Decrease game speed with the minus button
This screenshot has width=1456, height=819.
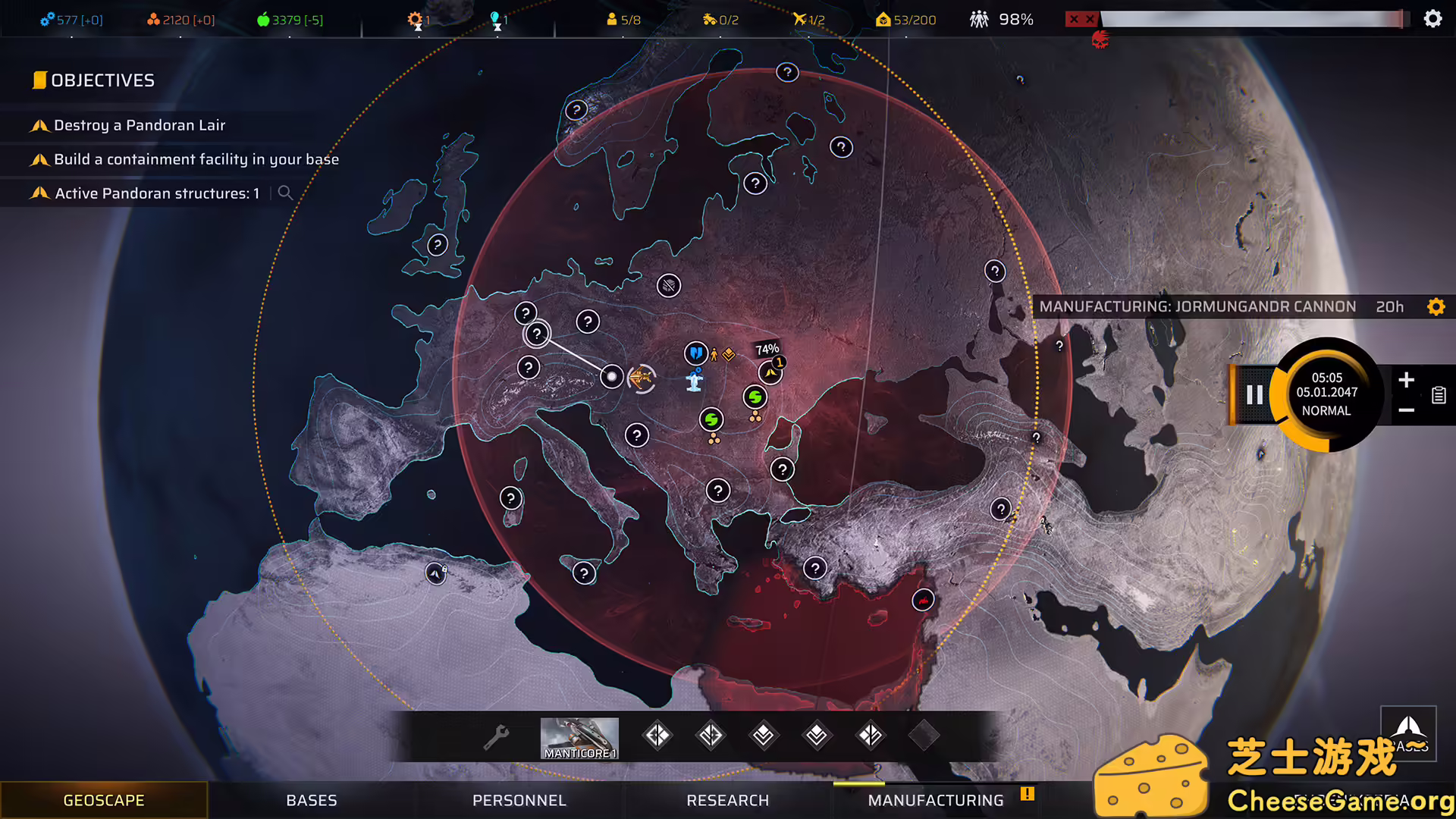[1407, 409]
